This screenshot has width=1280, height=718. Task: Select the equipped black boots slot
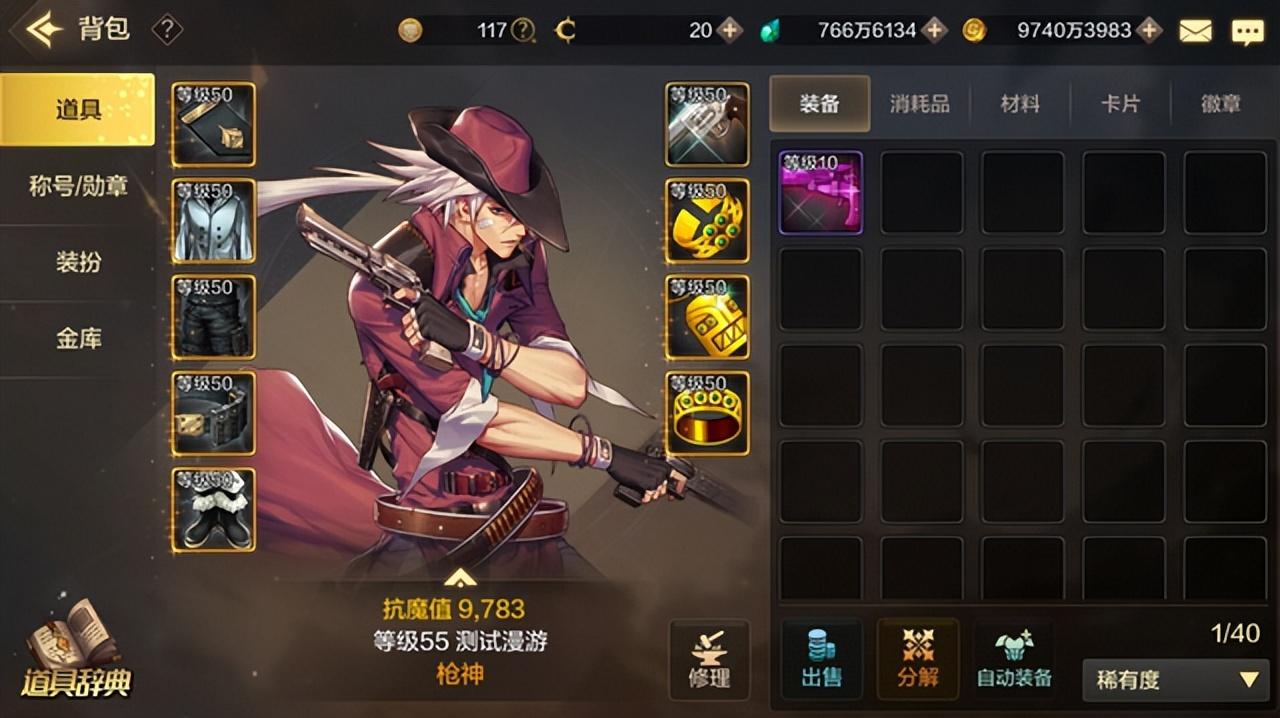[213, 509]
